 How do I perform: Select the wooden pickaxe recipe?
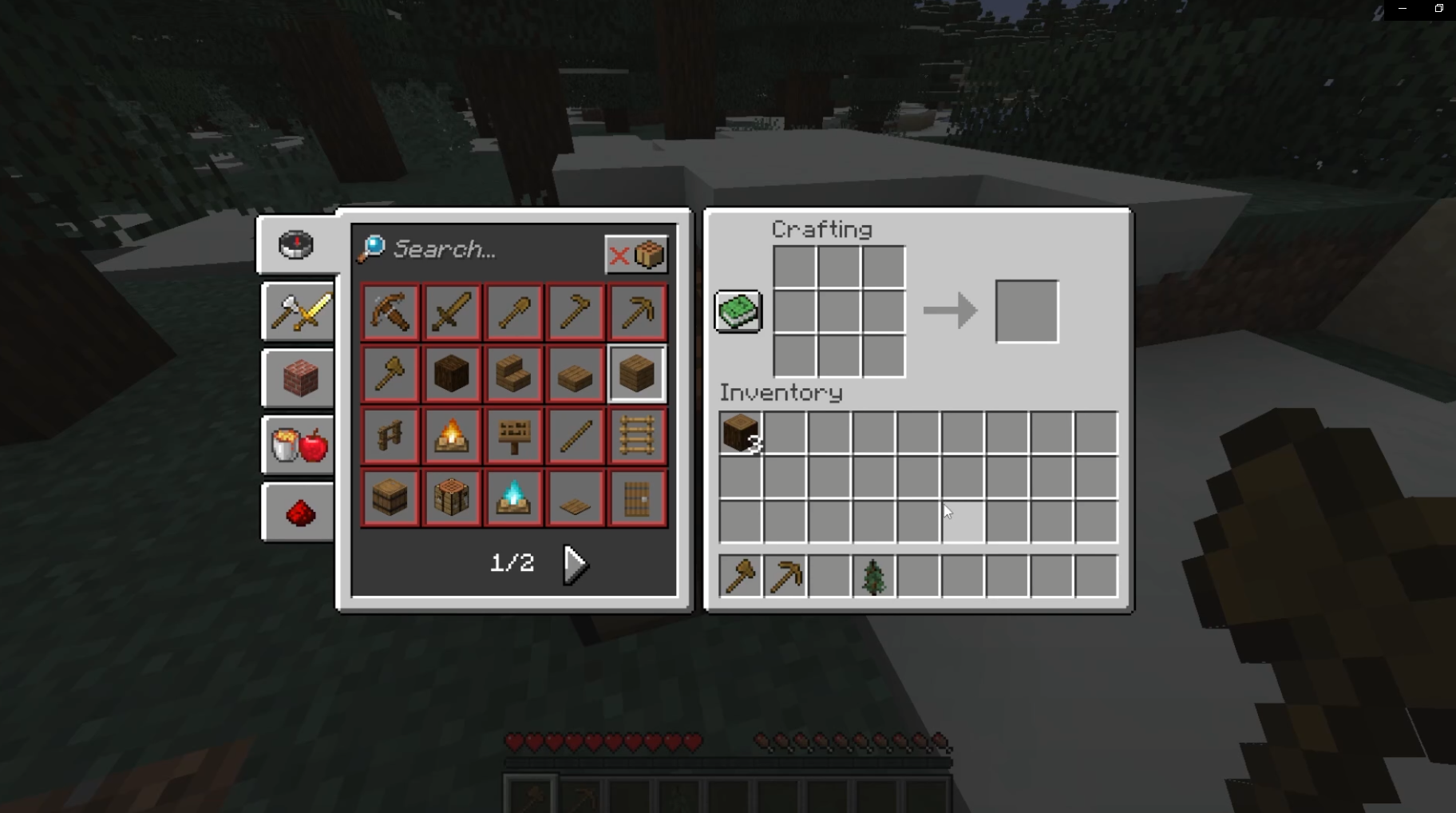pyautogui.click(x=637, y=311)
